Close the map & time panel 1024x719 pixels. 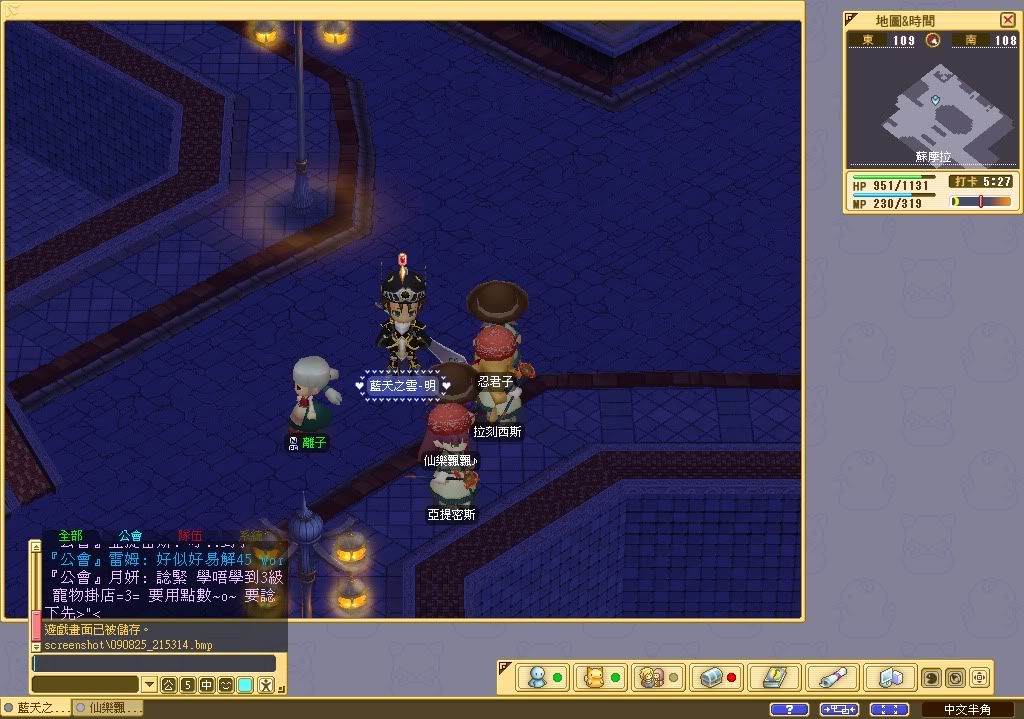pos(1008,20)
